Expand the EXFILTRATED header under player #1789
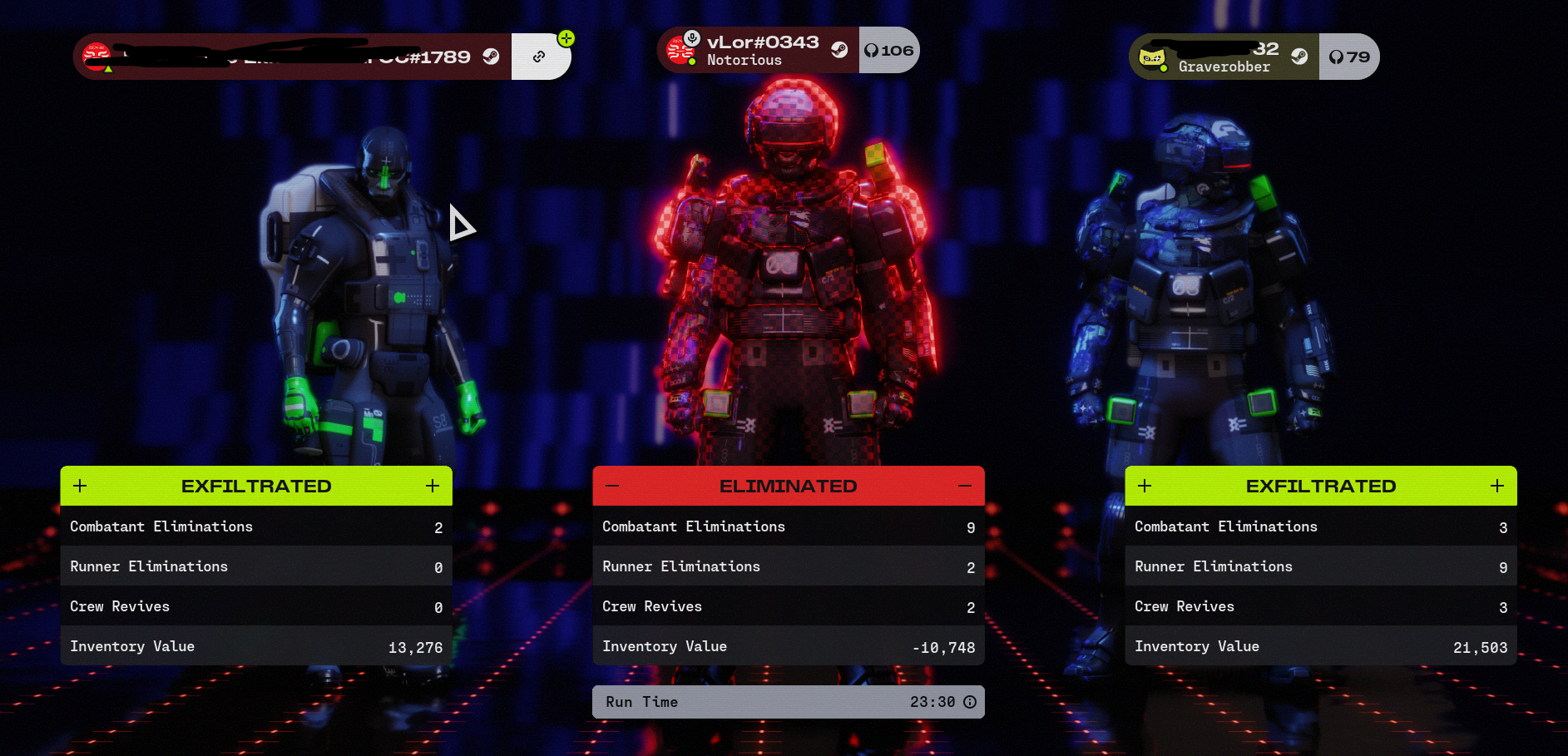This screenshot has width=1568, height=756. coord(255,486)
